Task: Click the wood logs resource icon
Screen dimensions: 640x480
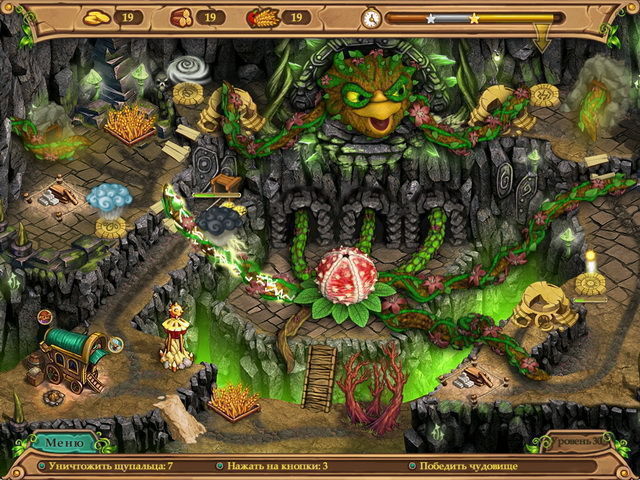Action: (x=181, y=17)
